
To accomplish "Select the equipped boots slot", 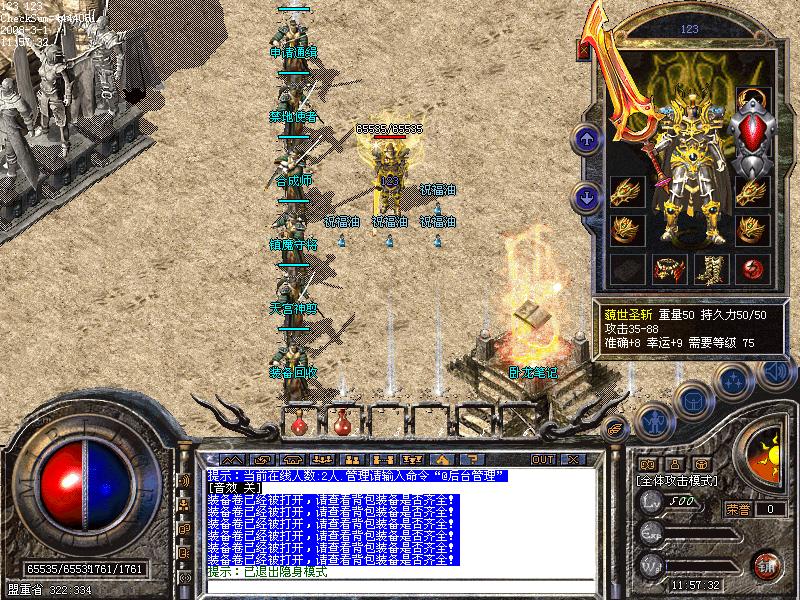I will (x=711, y=269).
